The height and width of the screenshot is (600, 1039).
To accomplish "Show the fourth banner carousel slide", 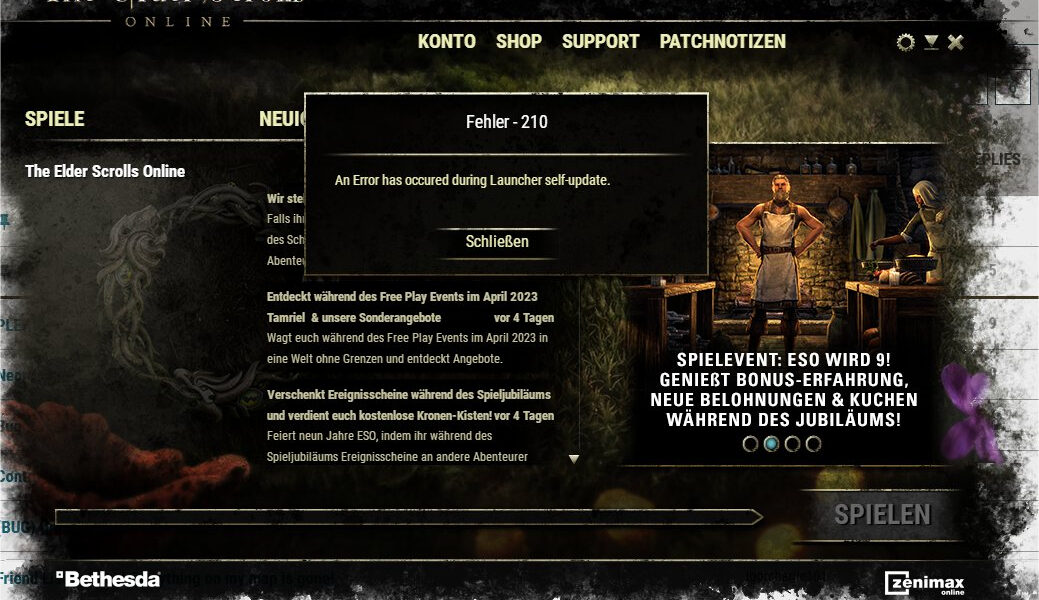I will 813,444.
